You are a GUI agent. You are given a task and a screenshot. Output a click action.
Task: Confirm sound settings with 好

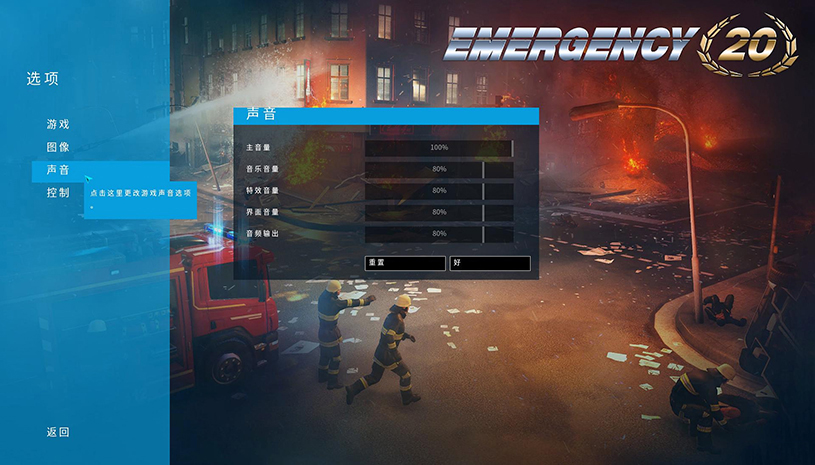(489, 263)
